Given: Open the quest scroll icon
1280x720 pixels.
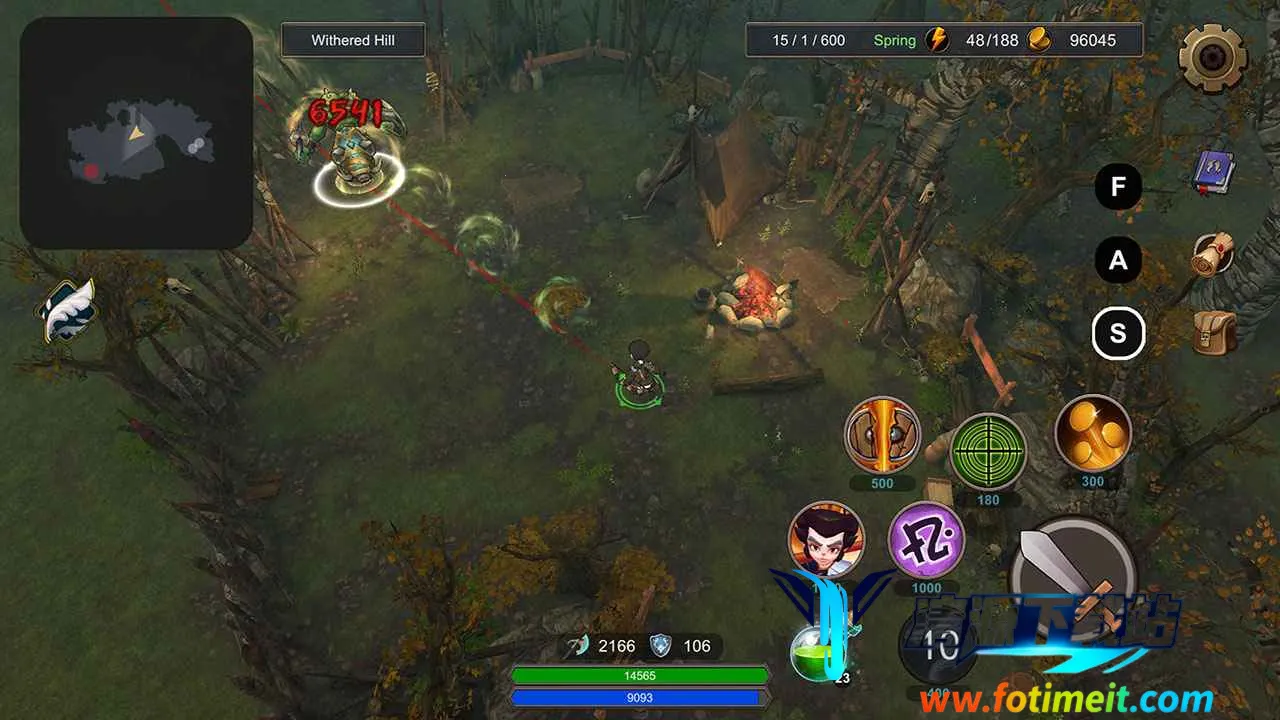Looking at the screenshot, I should click(x=1213, y=255).
